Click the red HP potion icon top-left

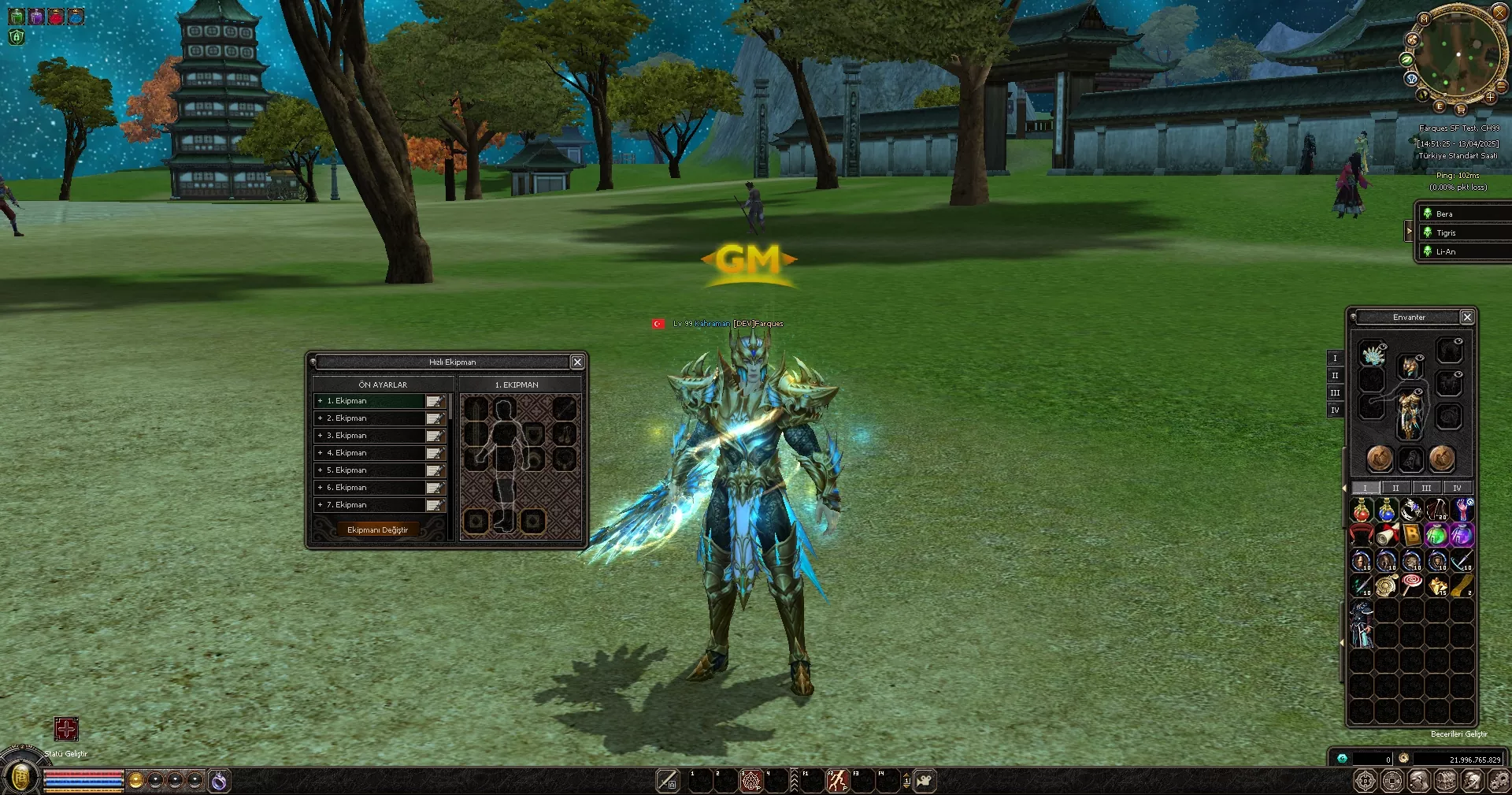click(x=55, y=15)
